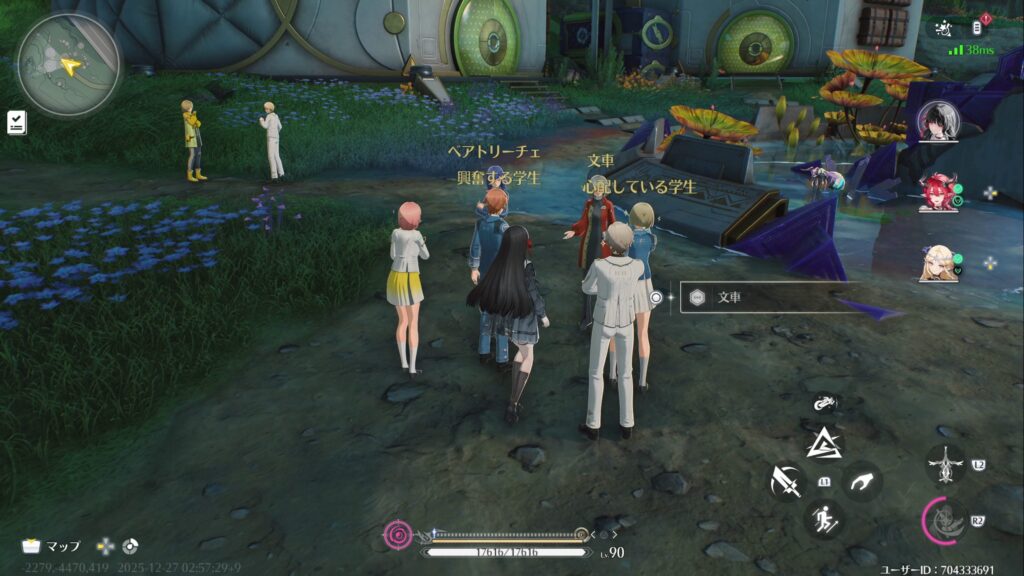The height and width of the screenshot is (576, 1024).
Task: Open the マップ map button
Action: click(x=51, y=546)
